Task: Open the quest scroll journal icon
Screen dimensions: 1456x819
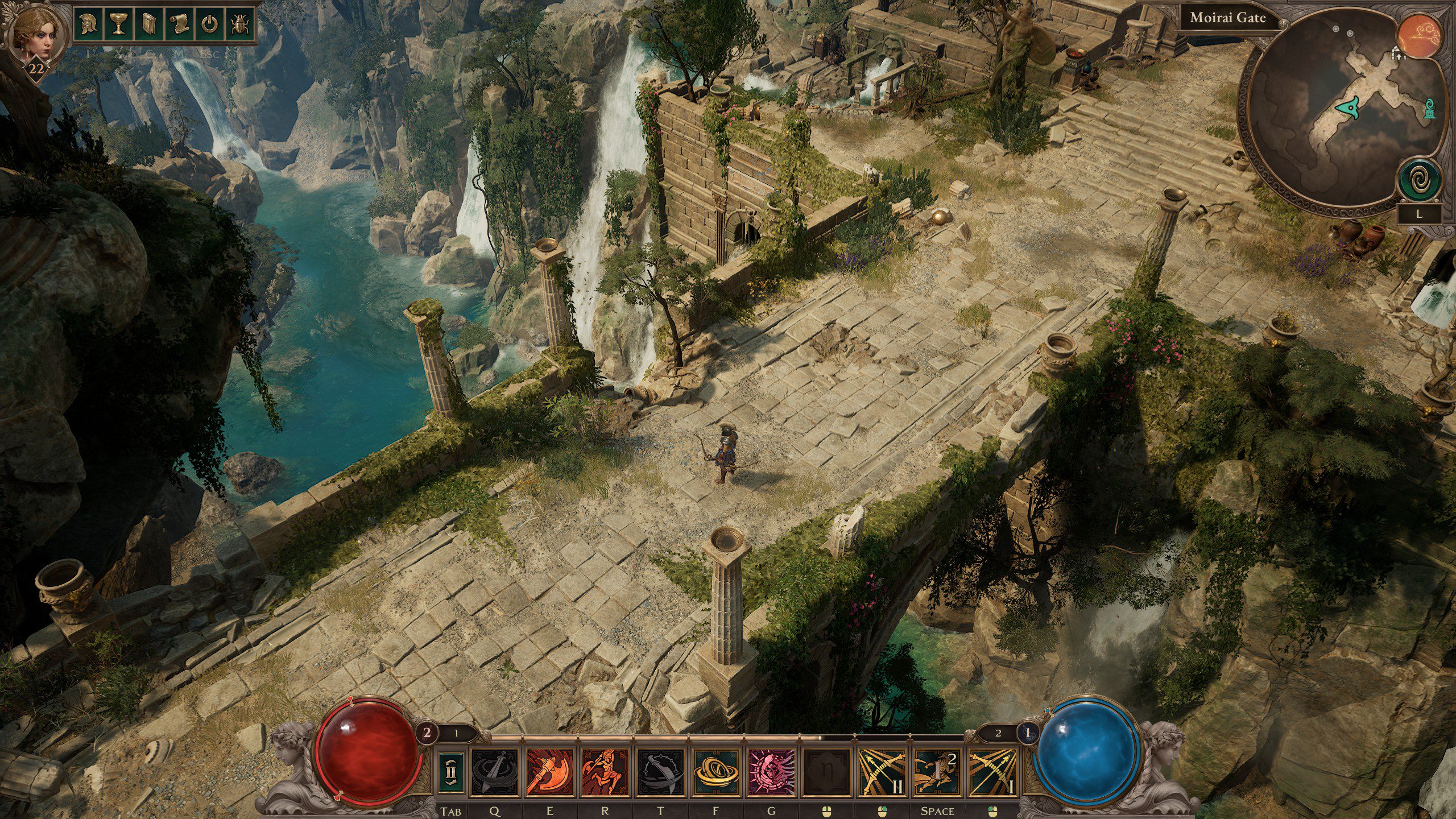Action: pyautogui.click(x=177, y=23)
